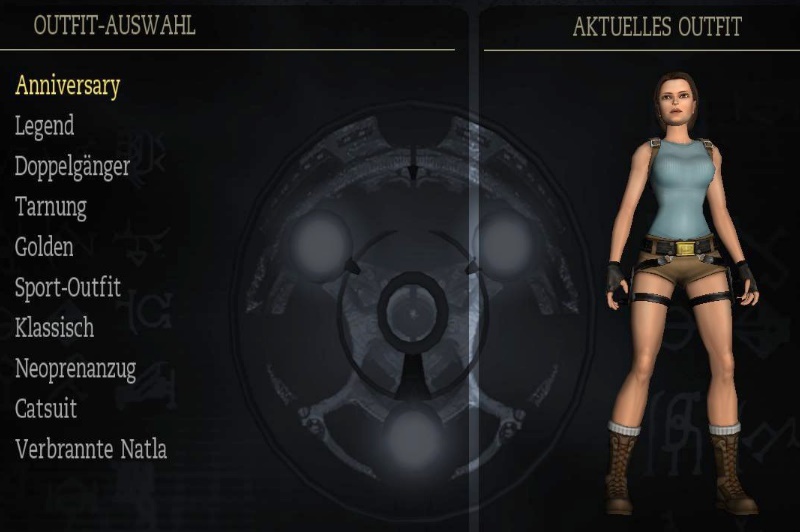Pick the Doppelgänger outfit
The image size is (800, 532).
coord(72,167)
